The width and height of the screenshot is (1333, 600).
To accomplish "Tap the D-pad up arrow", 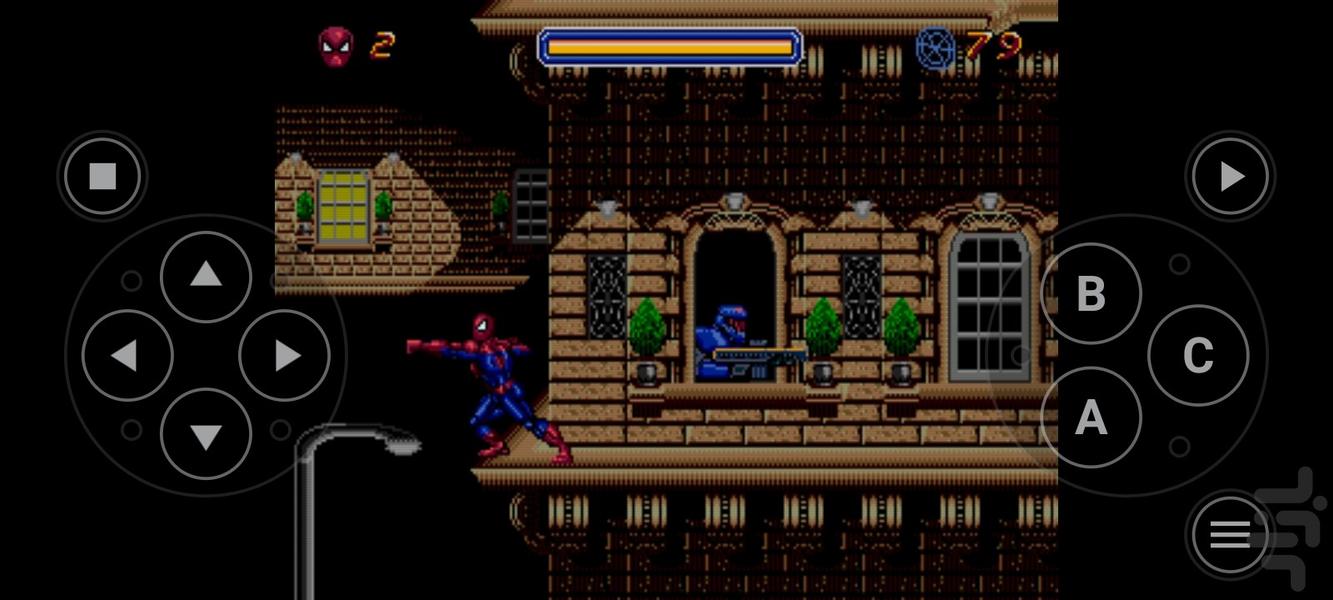I will click(x=206, y=276).
